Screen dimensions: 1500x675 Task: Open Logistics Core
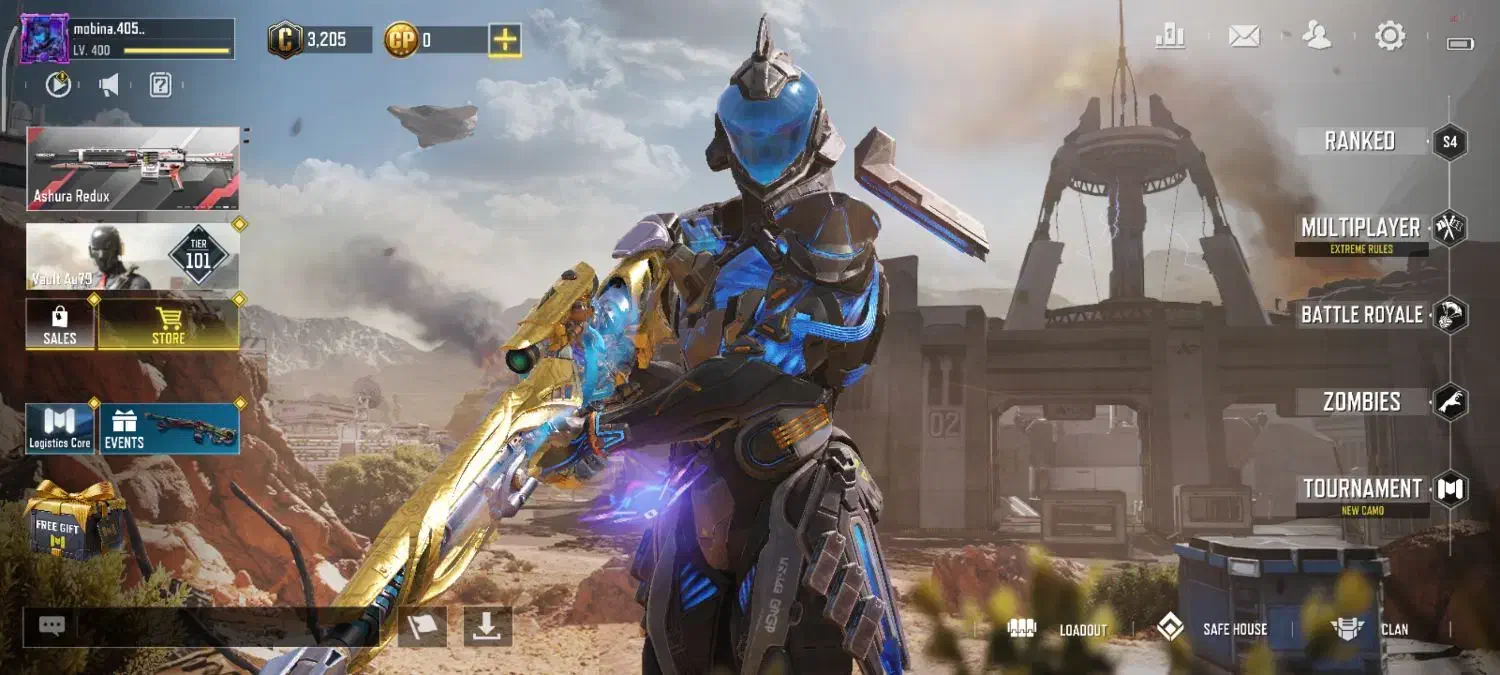60,429
